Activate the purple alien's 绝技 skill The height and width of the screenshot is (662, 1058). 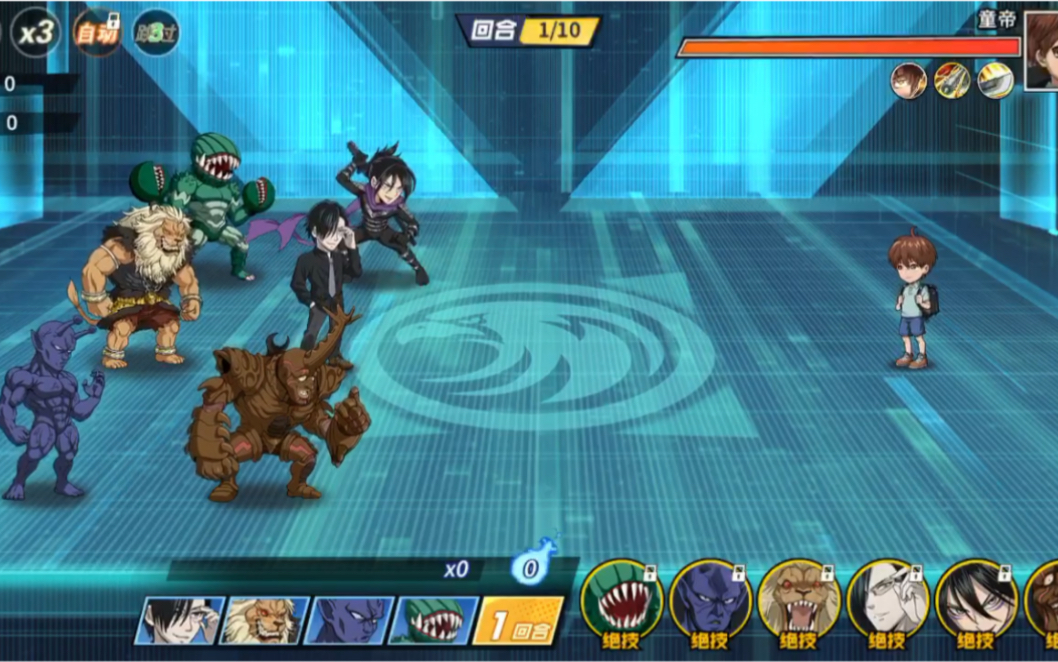pos(710,604)
